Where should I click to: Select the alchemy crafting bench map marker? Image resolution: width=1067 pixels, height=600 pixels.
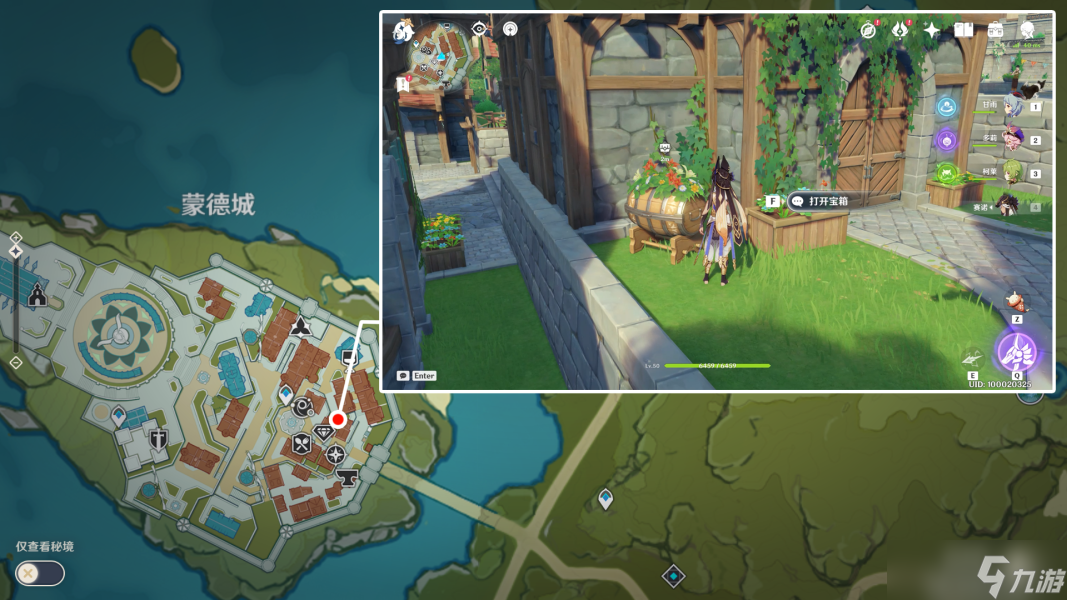point(302,405)
